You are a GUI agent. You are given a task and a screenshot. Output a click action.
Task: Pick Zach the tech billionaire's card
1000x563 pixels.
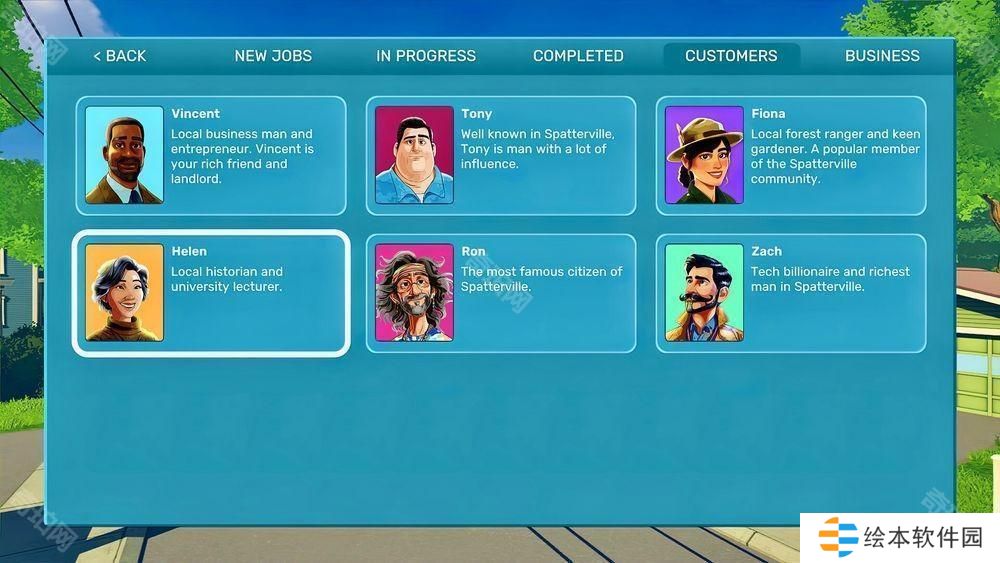pyautogui.click(x=791, y=293)
